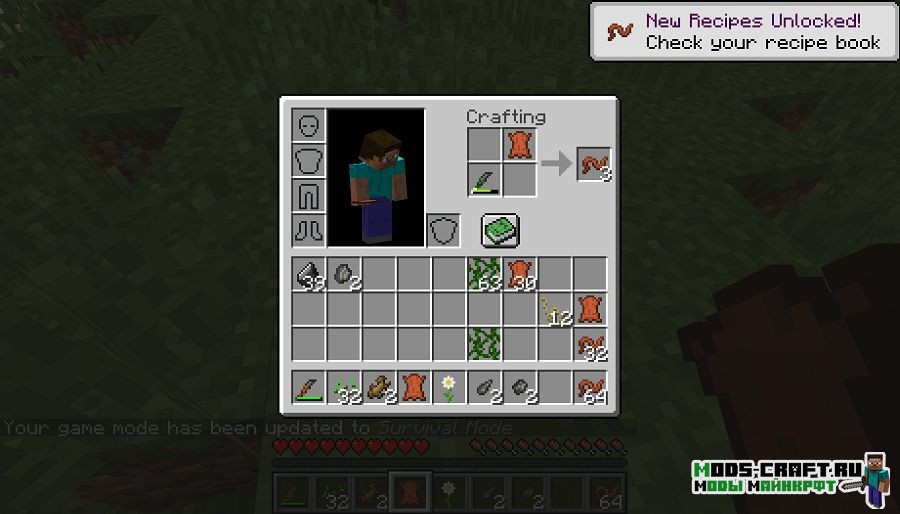Pick up the stack of 32 leather strips

(590, 345)
